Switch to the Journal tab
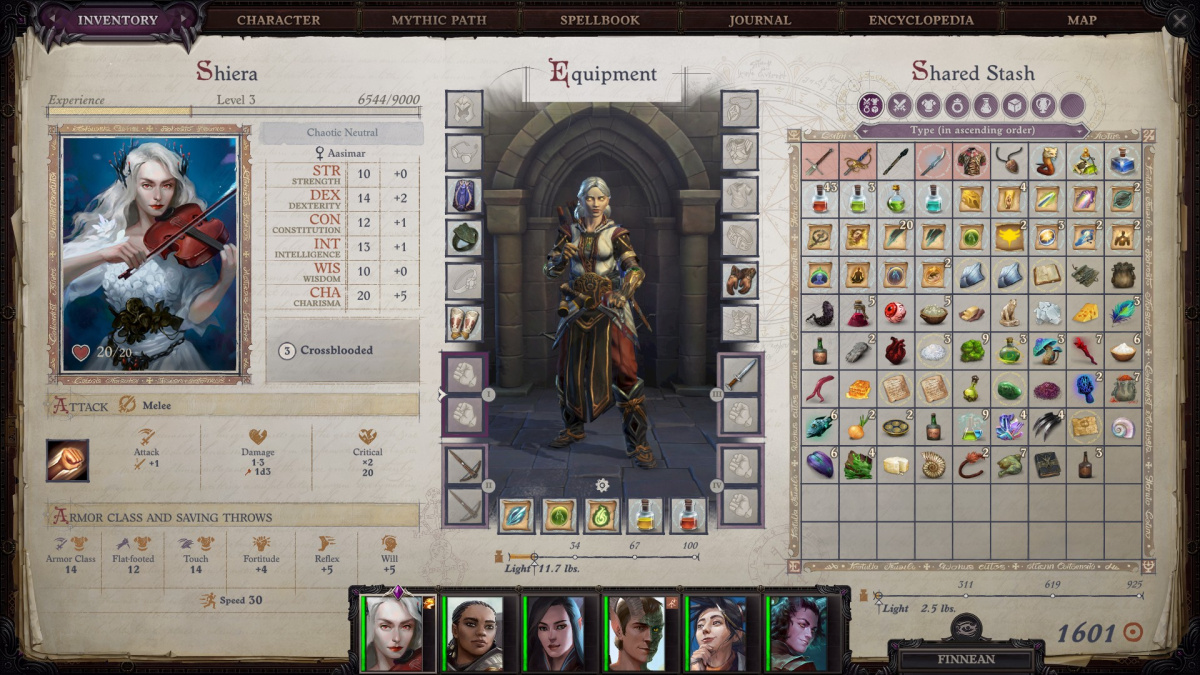Screen dimensions: 1200x675 tap(760, 20)
